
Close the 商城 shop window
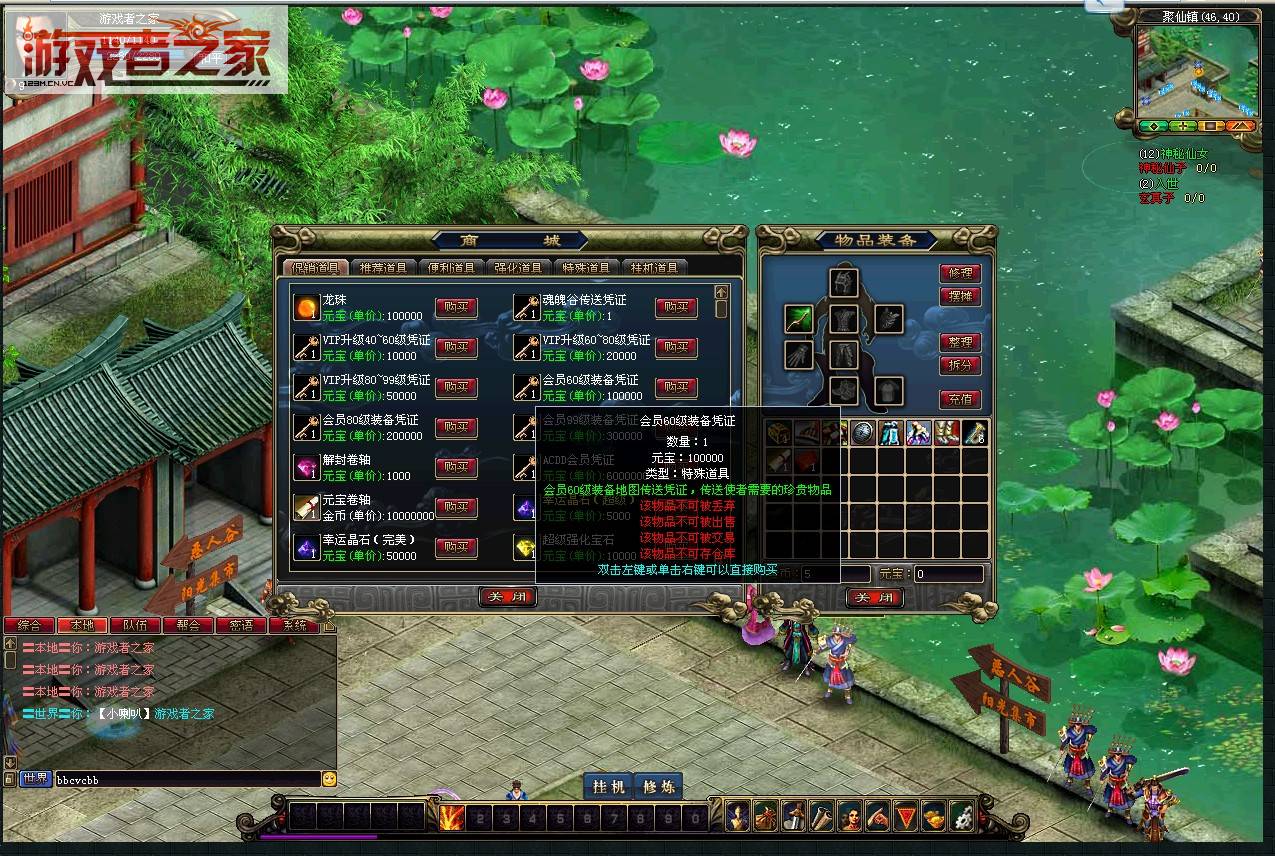[508, 597]
